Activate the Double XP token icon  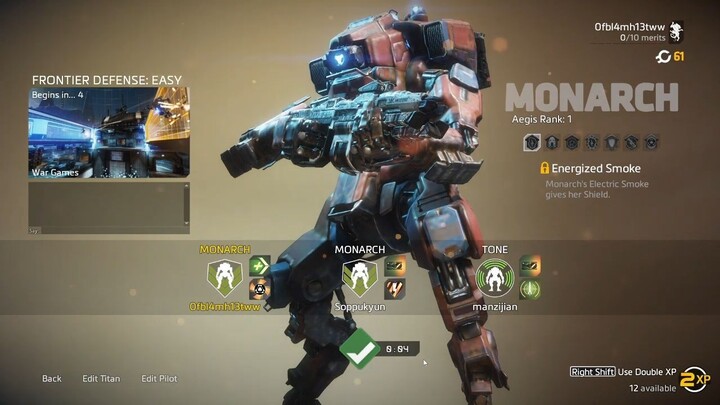(693, 380)
